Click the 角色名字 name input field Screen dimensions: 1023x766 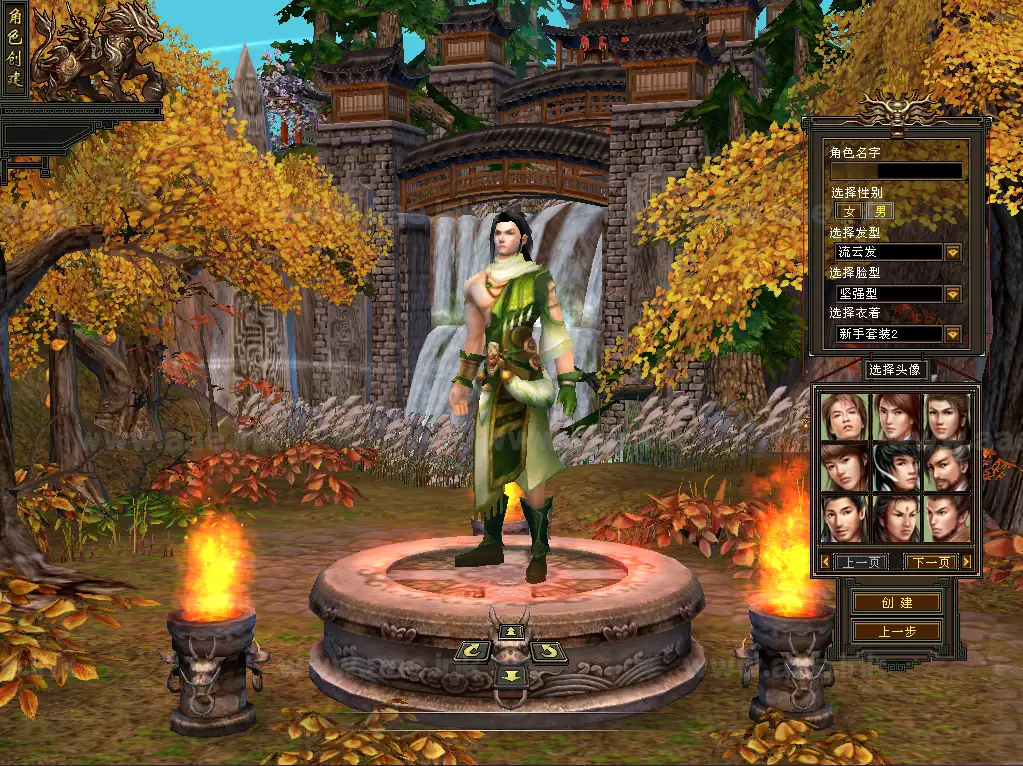click(x=896, y=171)
